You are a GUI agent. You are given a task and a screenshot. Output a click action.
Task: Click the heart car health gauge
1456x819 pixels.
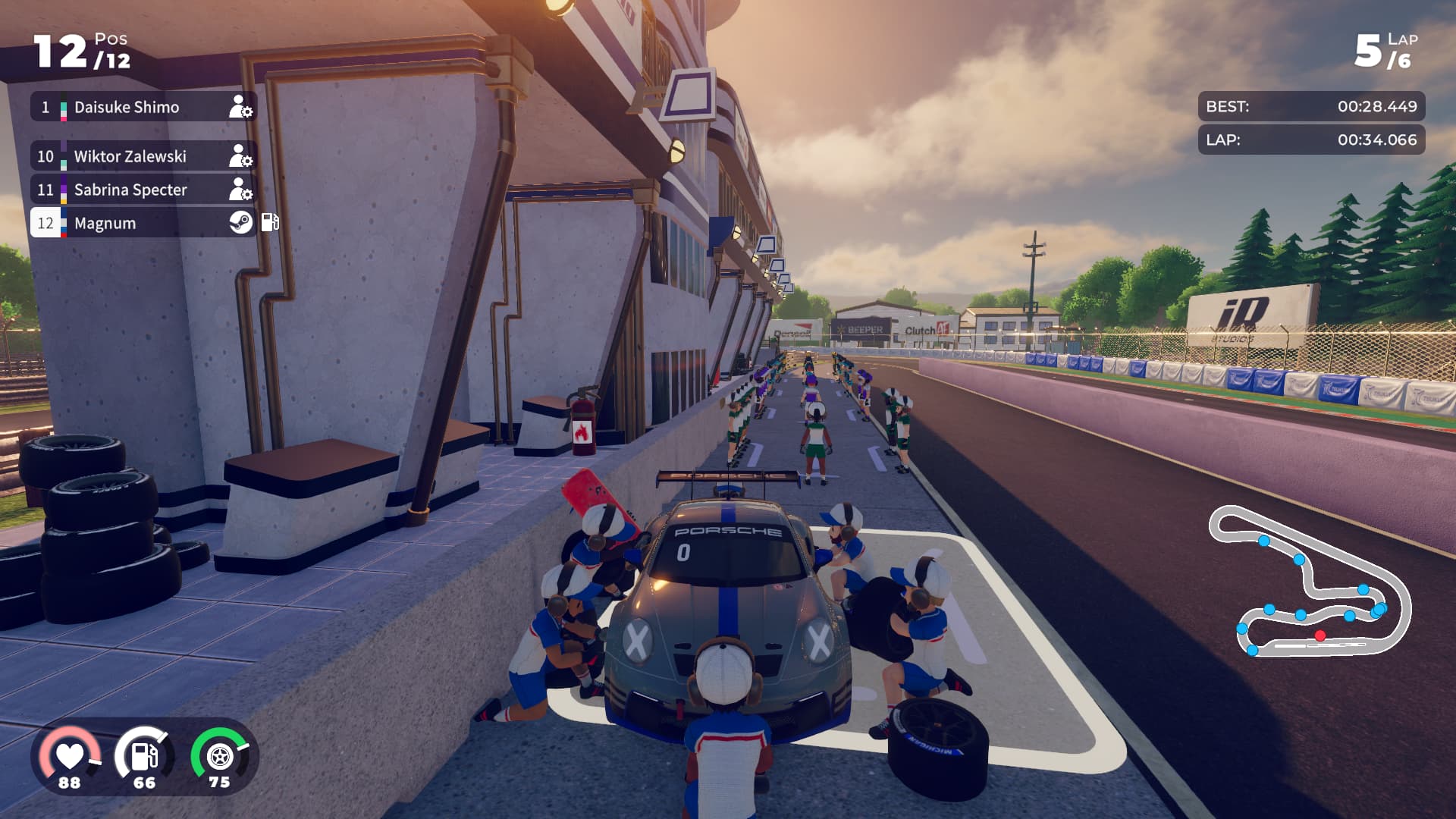[x=70, y=757]
